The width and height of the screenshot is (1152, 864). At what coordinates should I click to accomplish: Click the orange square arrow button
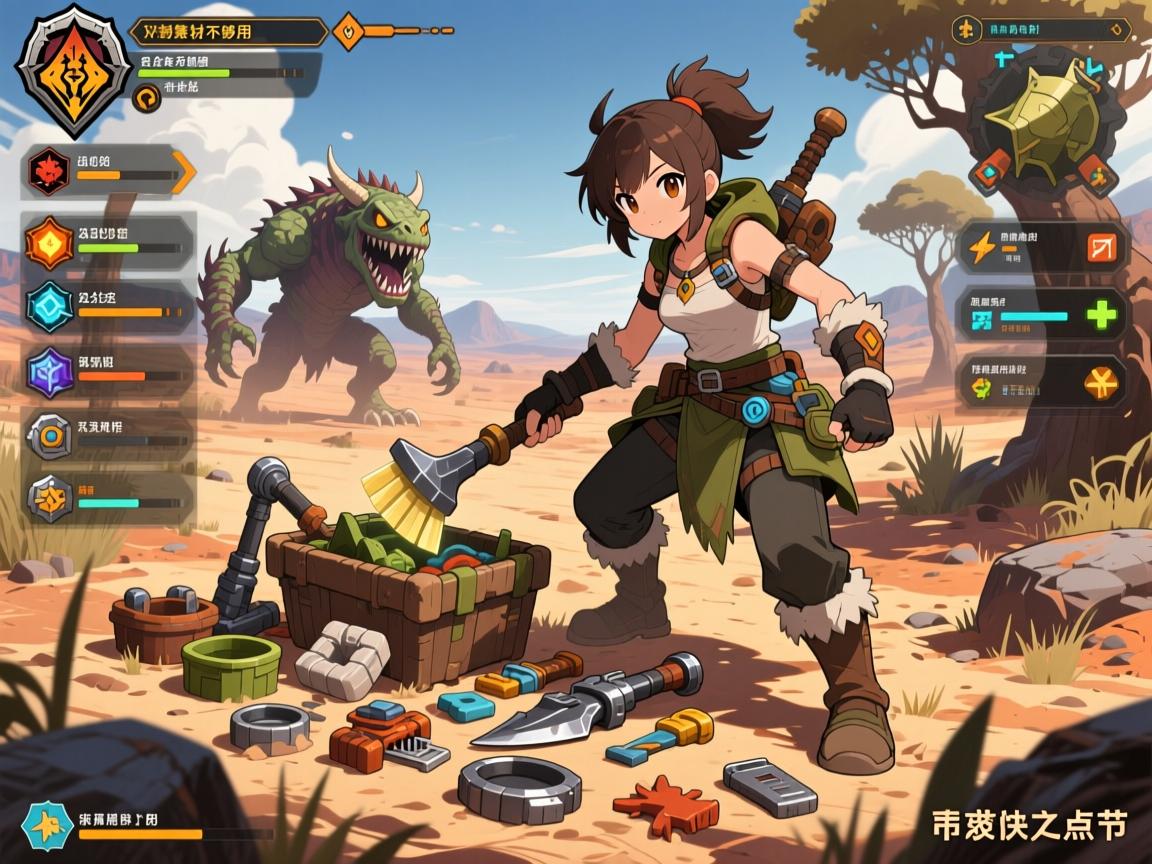pos(1101,247)
